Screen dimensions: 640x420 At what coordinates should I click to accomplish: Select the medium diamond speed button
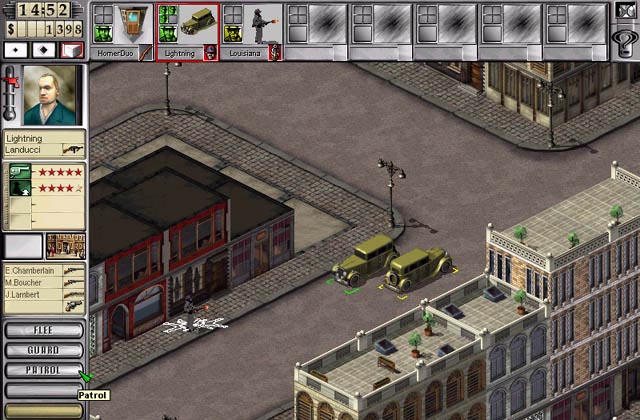[44, 49]
